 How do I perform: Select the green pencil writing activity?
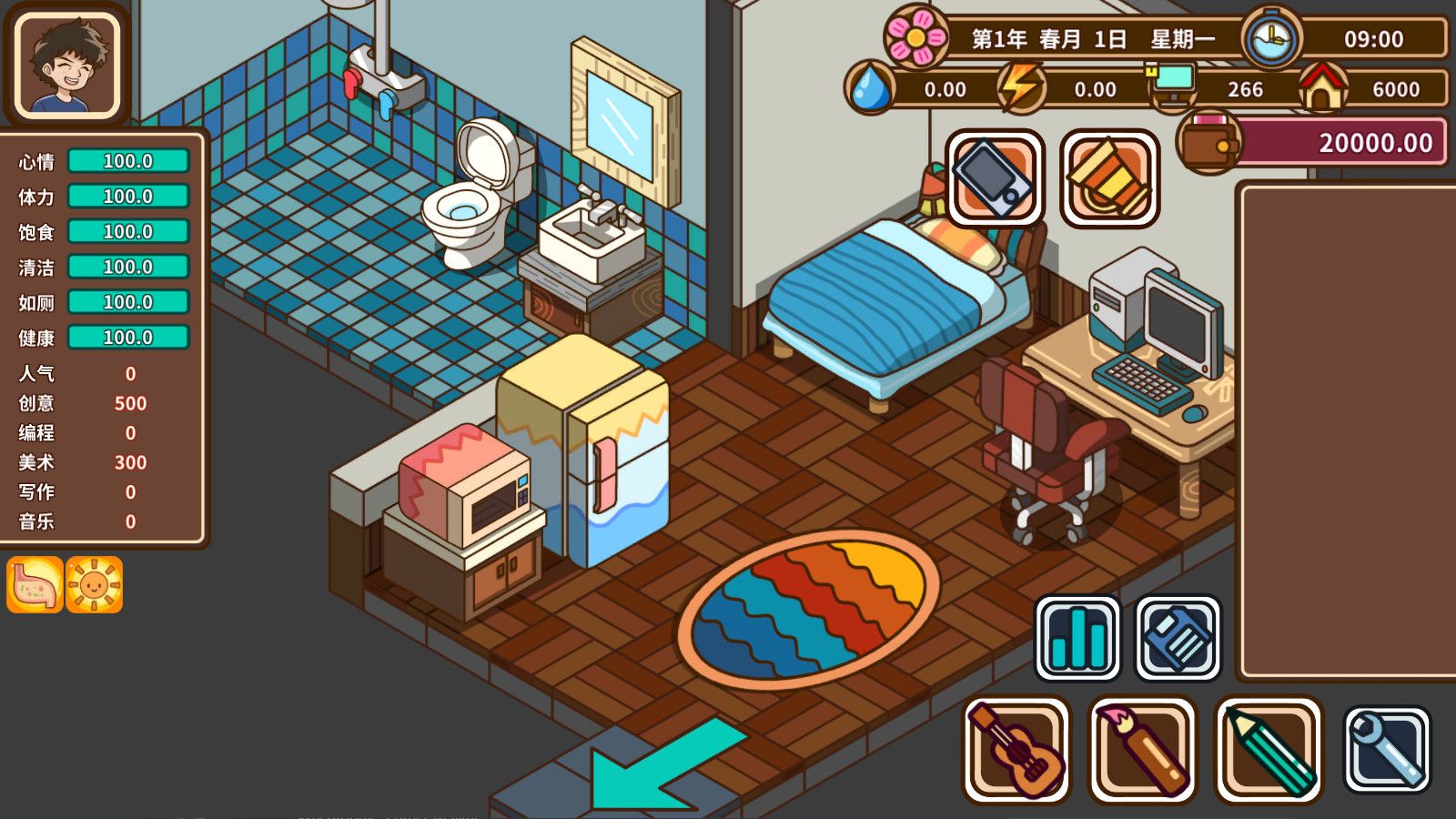(1269, 750)
